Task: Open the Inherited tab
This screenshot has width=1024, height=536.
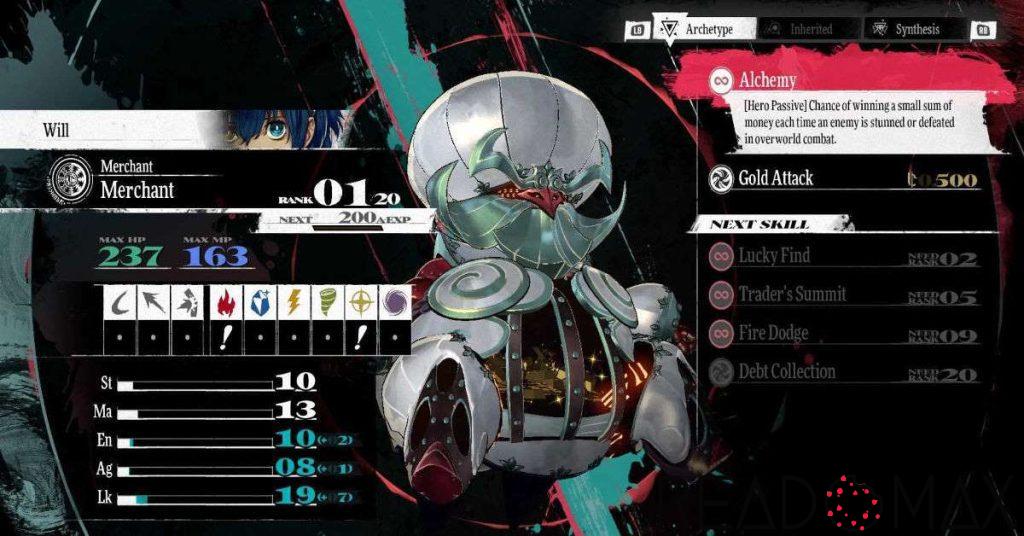Action: point(803,30)
